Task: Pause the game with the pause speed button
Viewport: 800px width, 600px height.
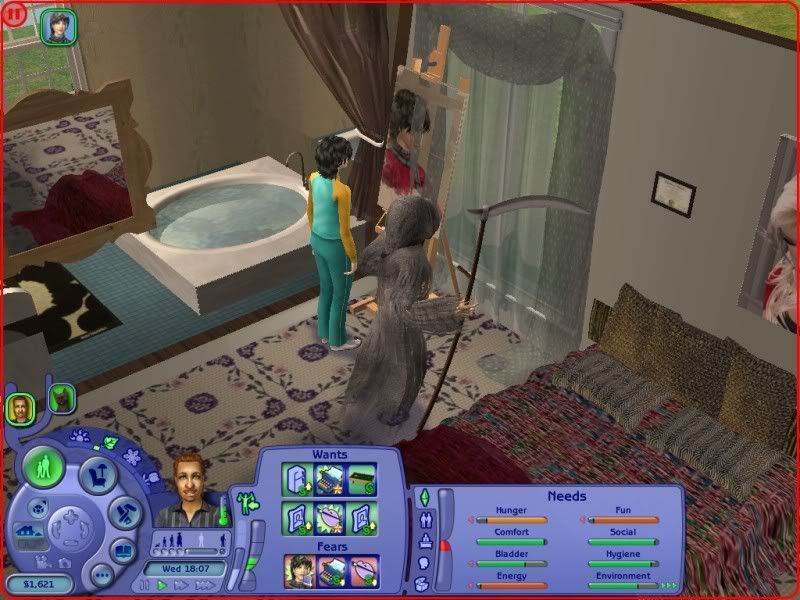Action: (x=146, y=585)
